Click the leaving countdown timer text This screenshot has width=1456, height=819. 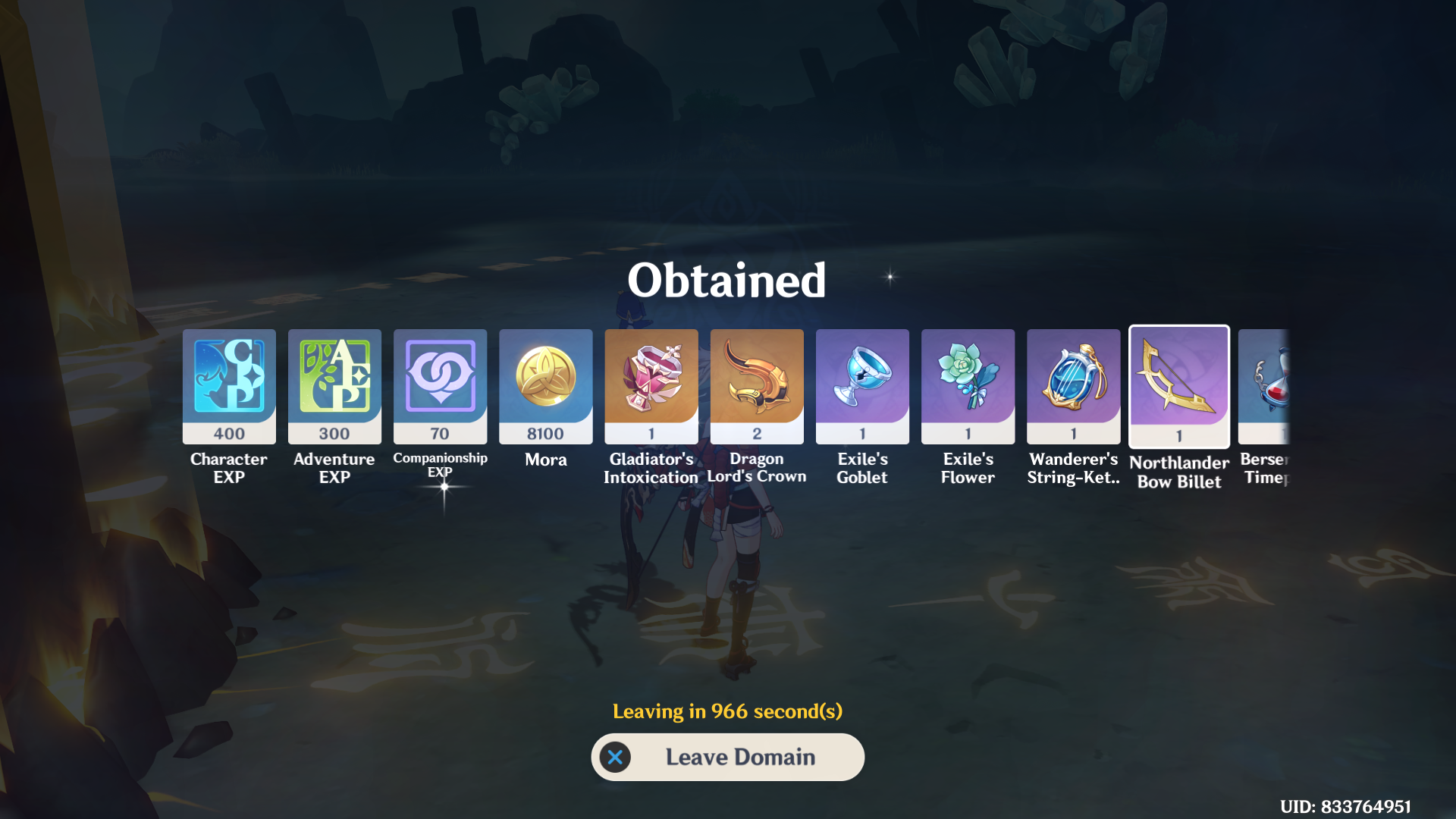tap(727, 711)
